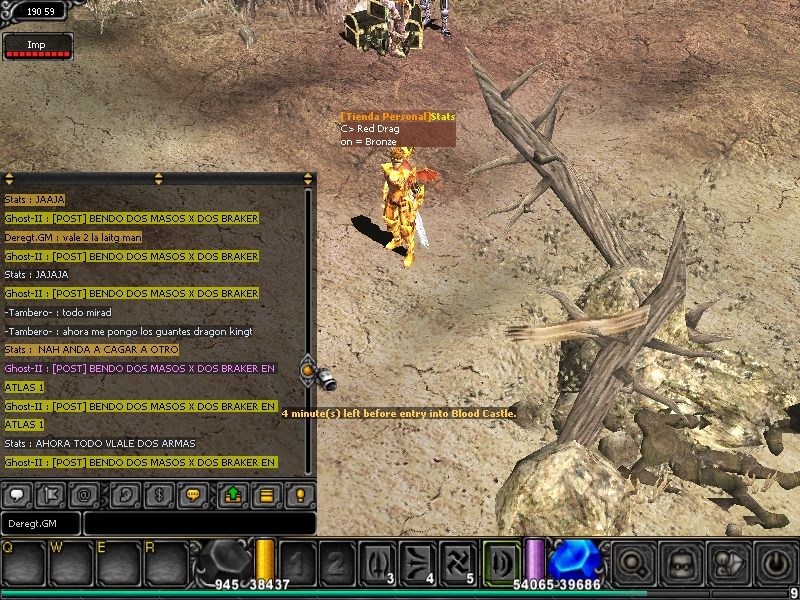Click the green up arrow chat button
This screenshot has width=800, height=600.
coord(232,494)
